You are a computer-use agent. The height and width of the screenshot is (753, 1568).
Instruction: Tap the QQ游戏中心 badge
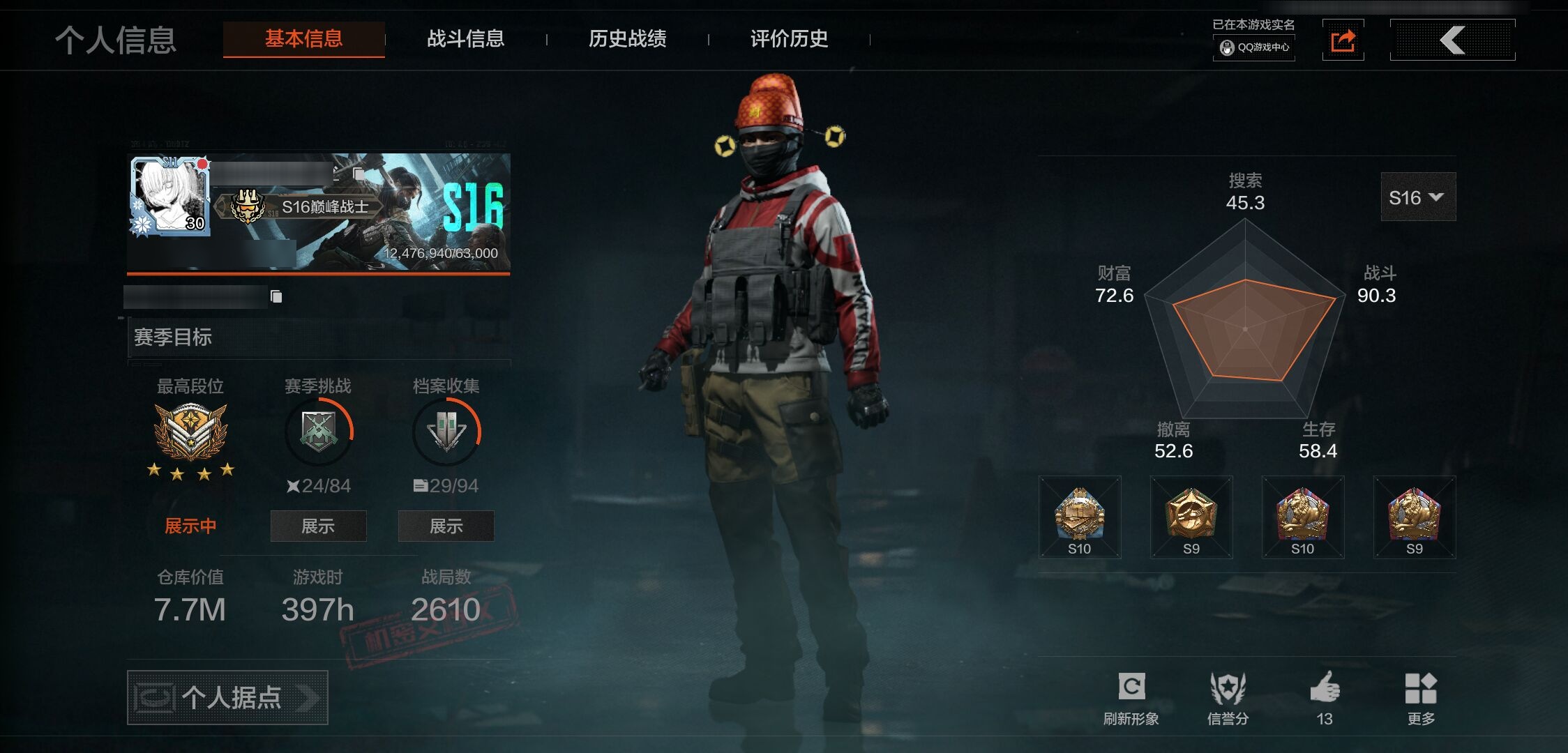coord(1254,47)
